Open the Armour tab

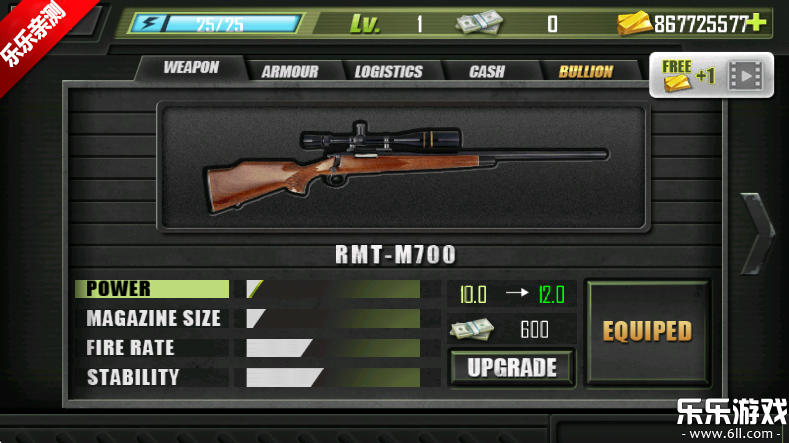(x=289, y=71)
